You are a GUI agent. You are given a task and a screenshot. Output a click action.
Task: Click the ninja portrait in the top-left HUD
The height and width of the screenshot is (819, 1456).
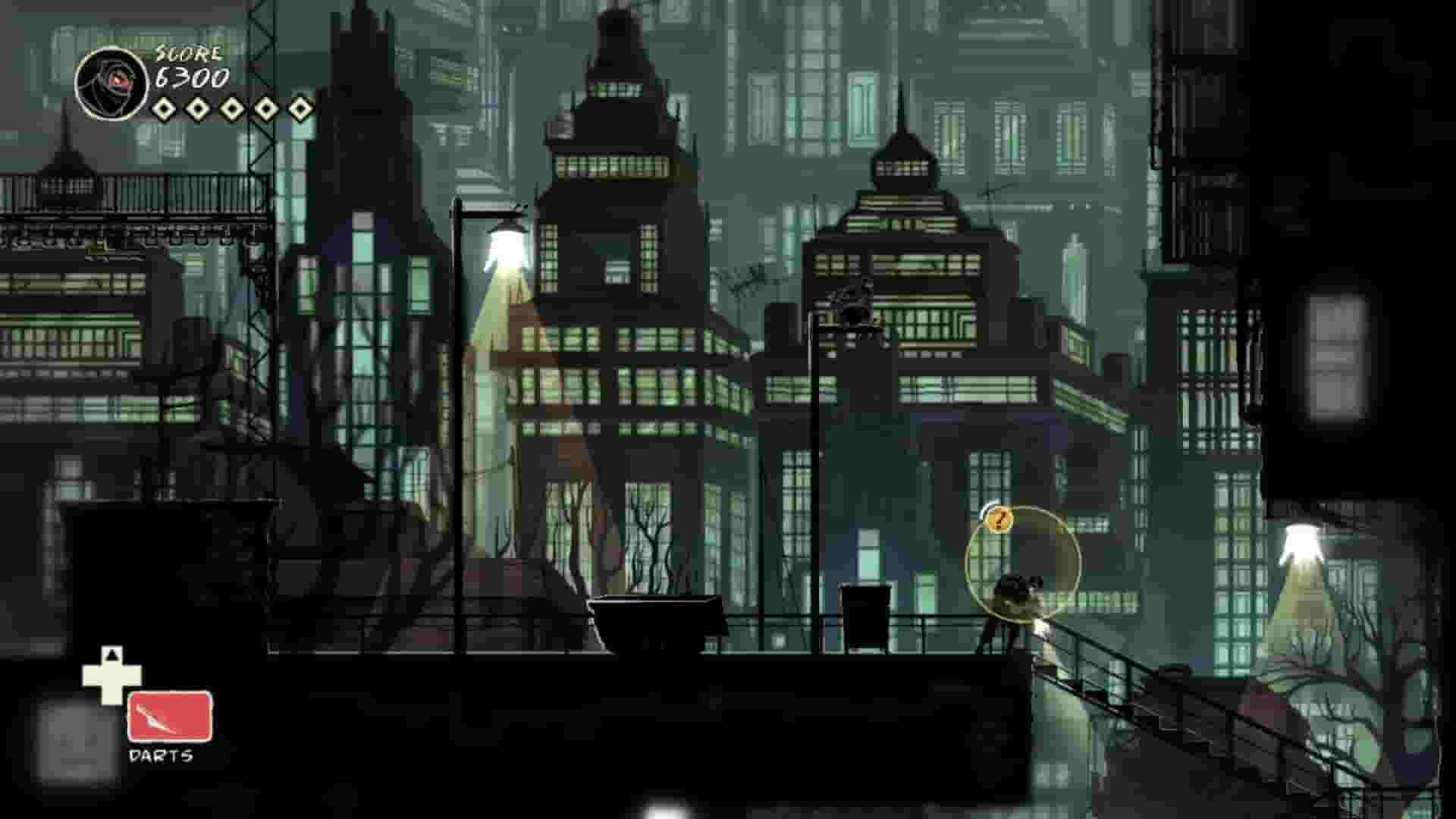tap(112, 81)
